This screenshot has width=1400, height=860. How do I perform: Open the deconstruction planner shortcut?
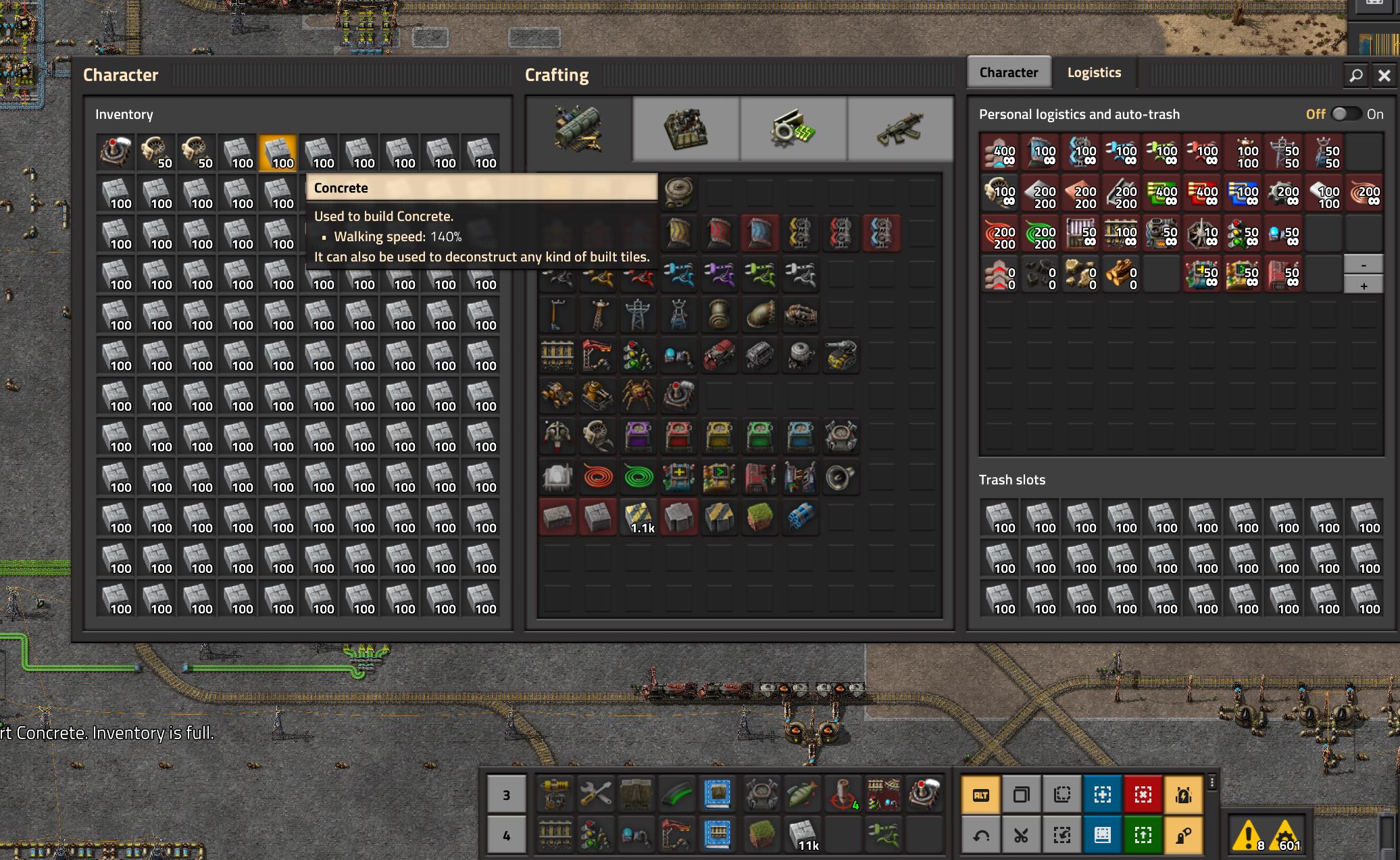pyautogui.click(x=1143, y=794)
